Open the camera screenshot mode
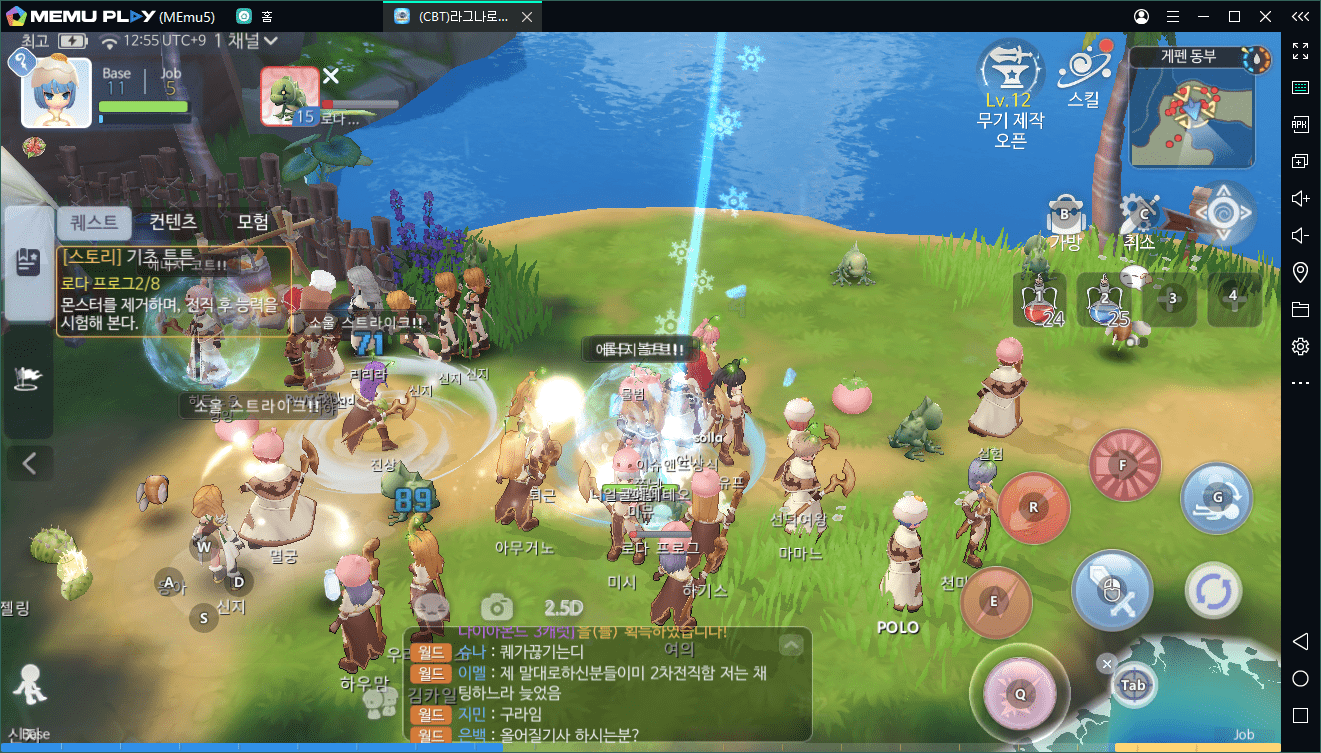The width and height of the screenshot is (1321, 753). pos(496,607)
